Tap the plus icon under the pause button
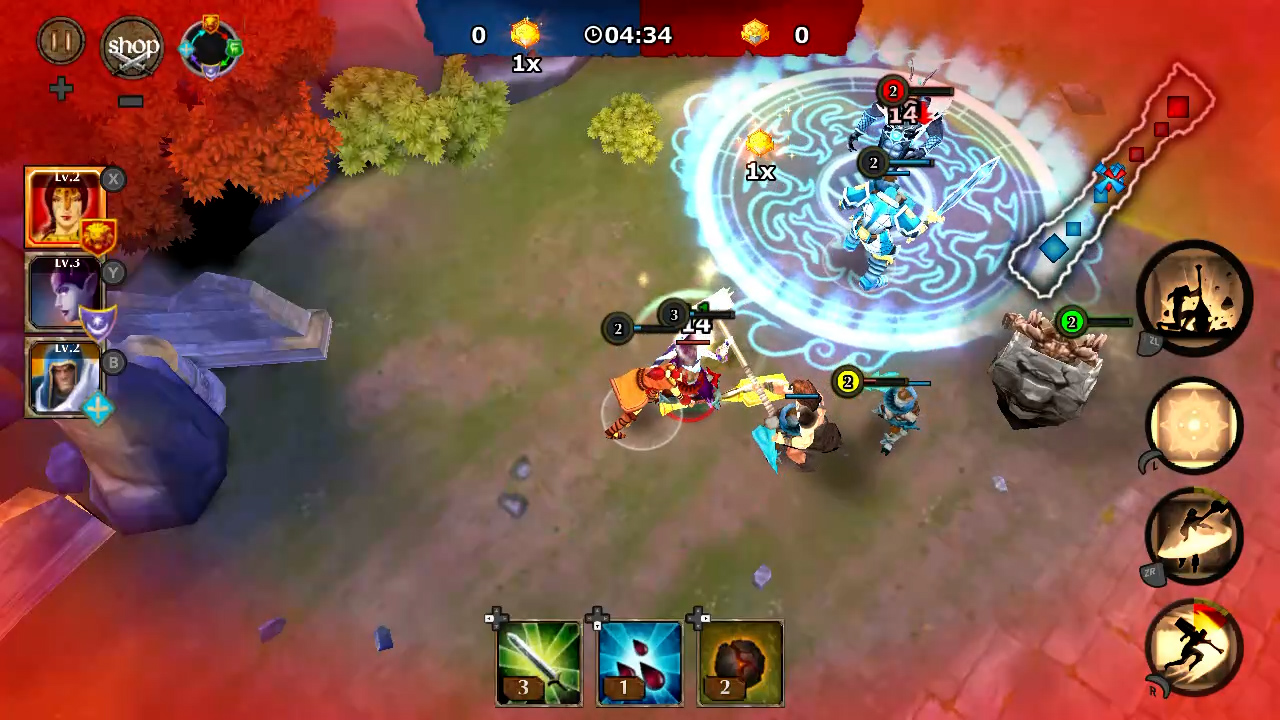The height and width of the screenshot is (720, 1280). (61, 90)
